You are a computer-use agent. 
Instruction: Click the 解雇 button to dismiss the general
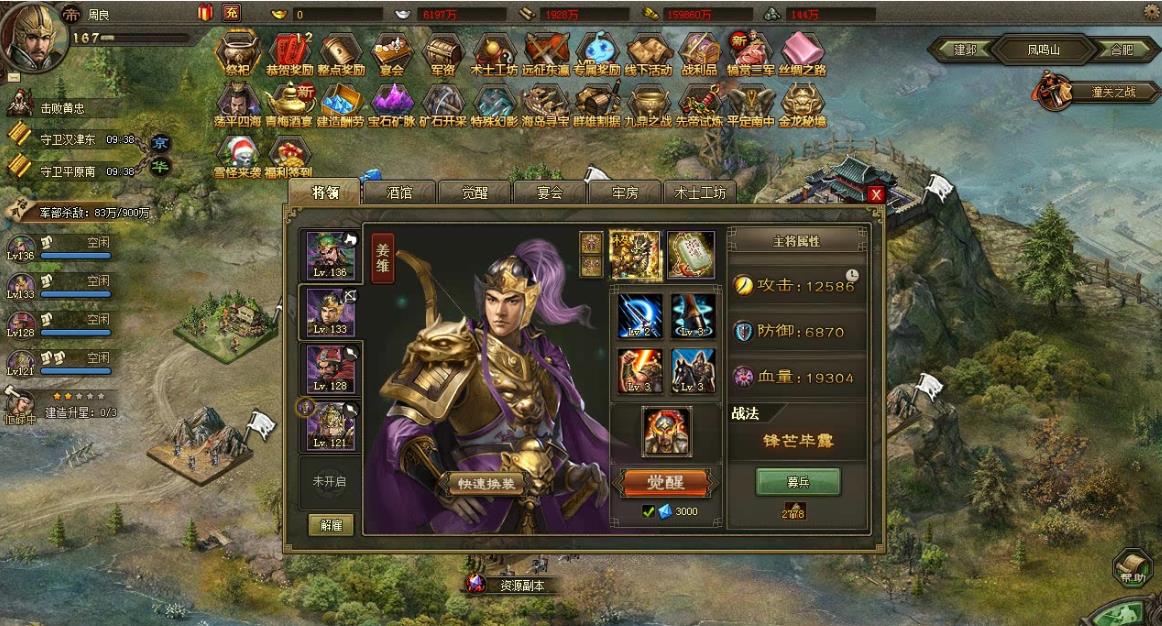click(331, 524)
